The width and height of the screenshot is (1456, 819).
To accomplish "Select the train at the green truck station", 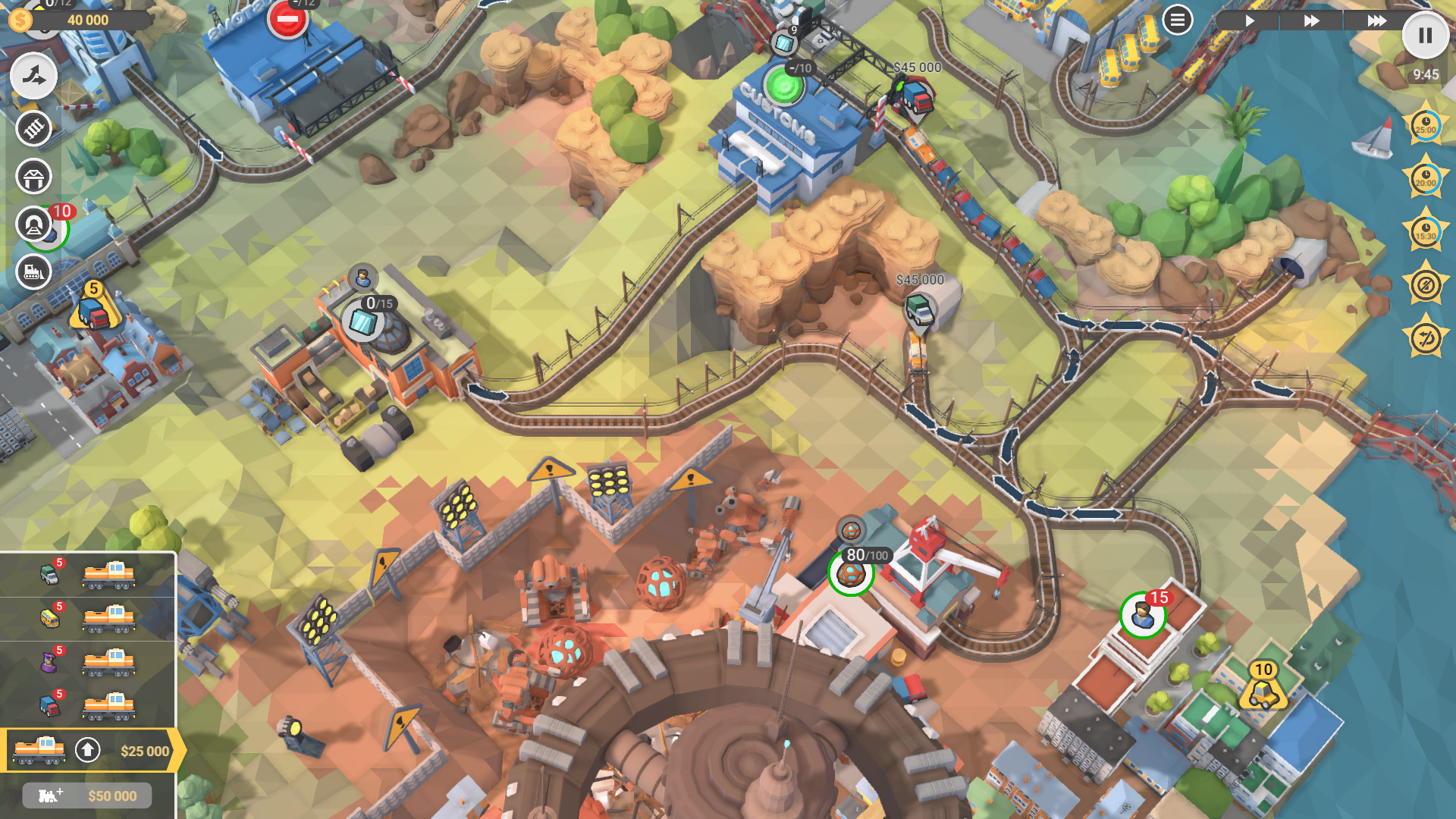I will [x=109, y=575].
